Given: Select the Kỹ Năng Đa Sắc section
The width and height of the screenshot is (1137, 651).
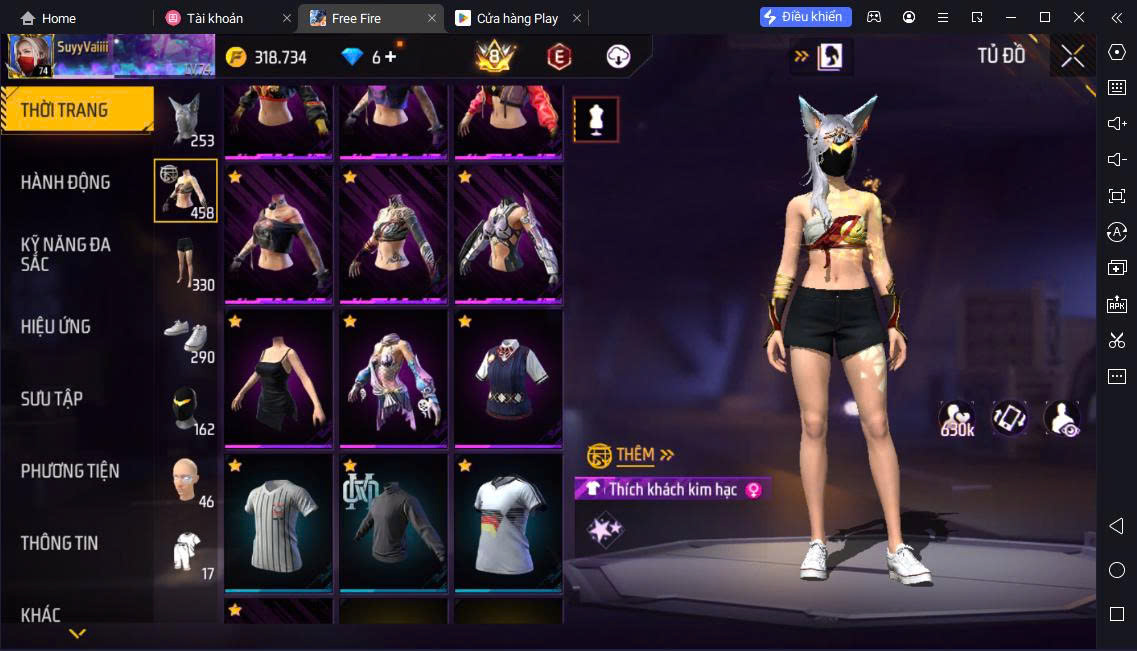Looking at the screenshot, I should pos(66,254).
